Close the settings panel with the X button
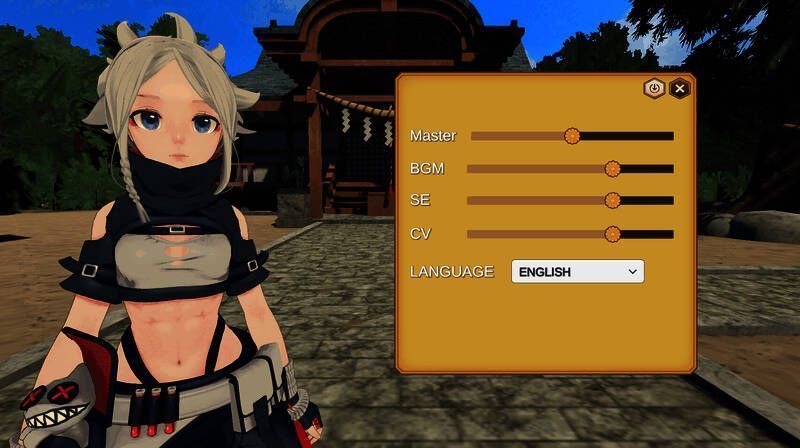Viewport: 800px width, 448px height. [x=680, y=88]
